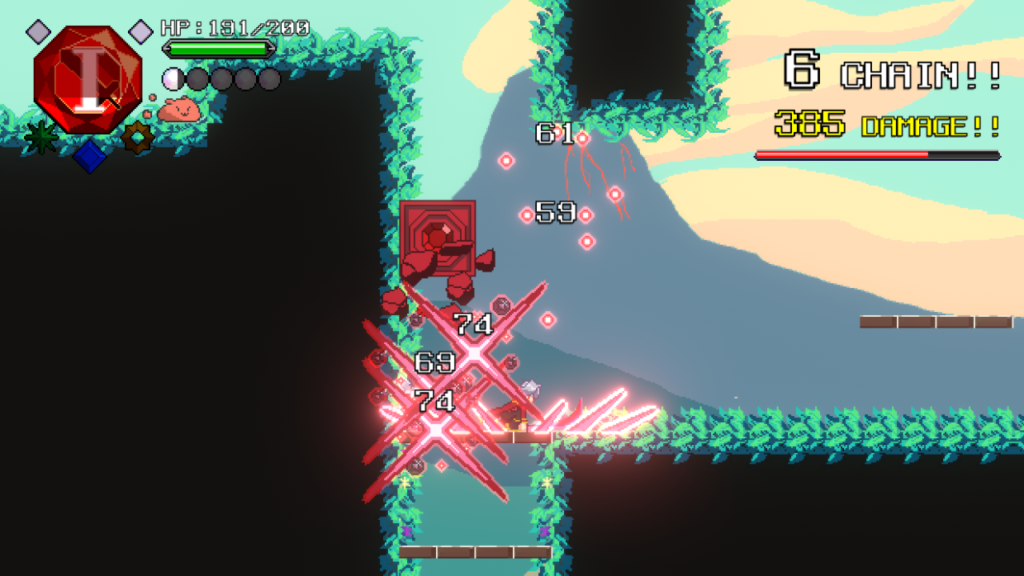Click the pink slime icon under the orbs
This screenshot has width=1024, height=576.
tap(179, 108)
